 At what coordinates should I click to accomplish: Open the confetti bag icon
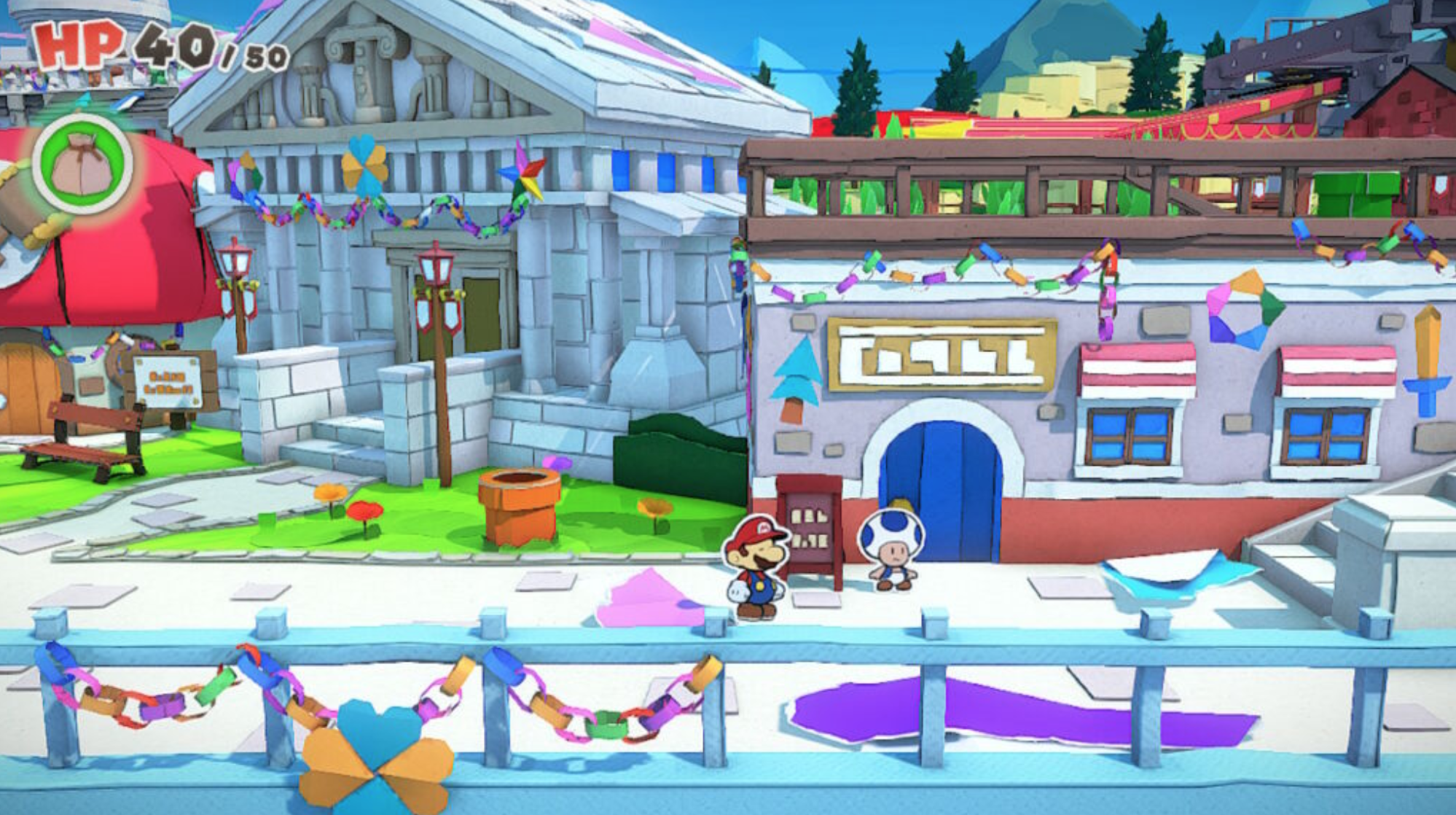(82, 163)
